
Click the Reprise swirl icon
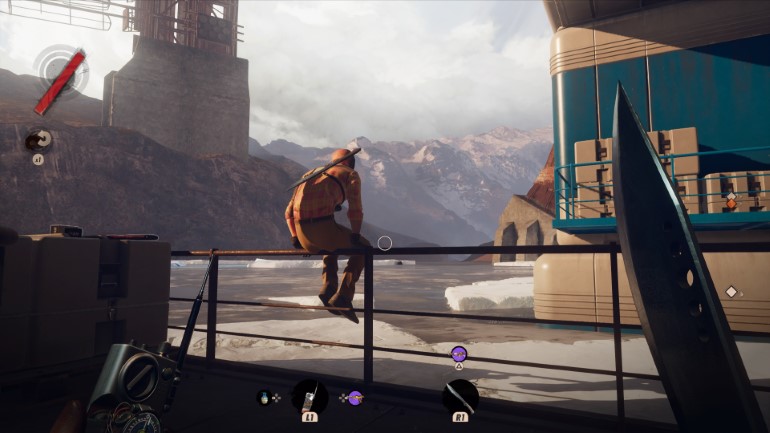pos(38,141)
